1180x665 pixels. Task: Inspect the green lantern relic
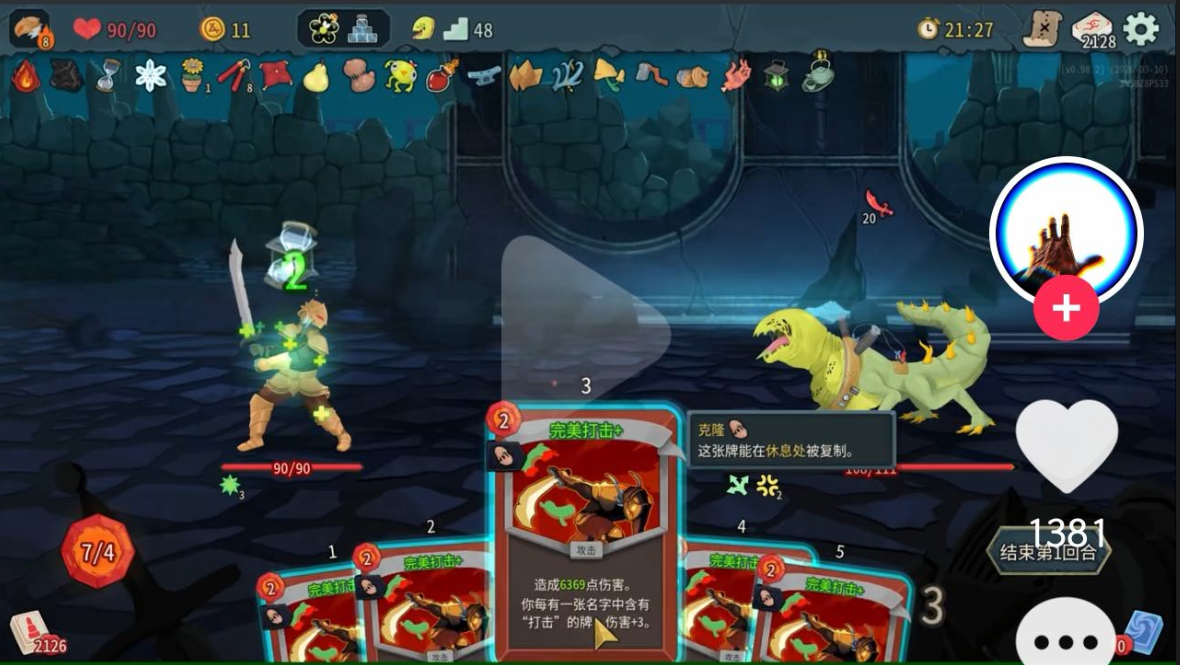[777, 76]
